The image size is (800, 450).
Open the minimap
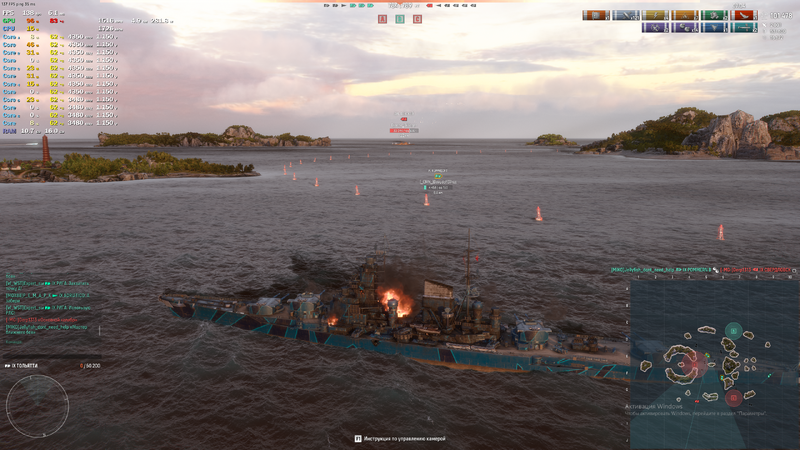click(713, 362)
